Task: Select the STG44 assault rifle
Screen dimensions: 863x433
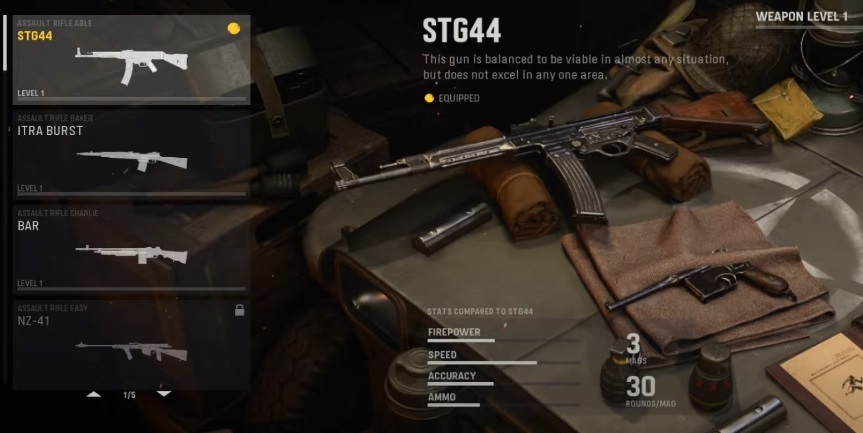Action: coord(130,60)
